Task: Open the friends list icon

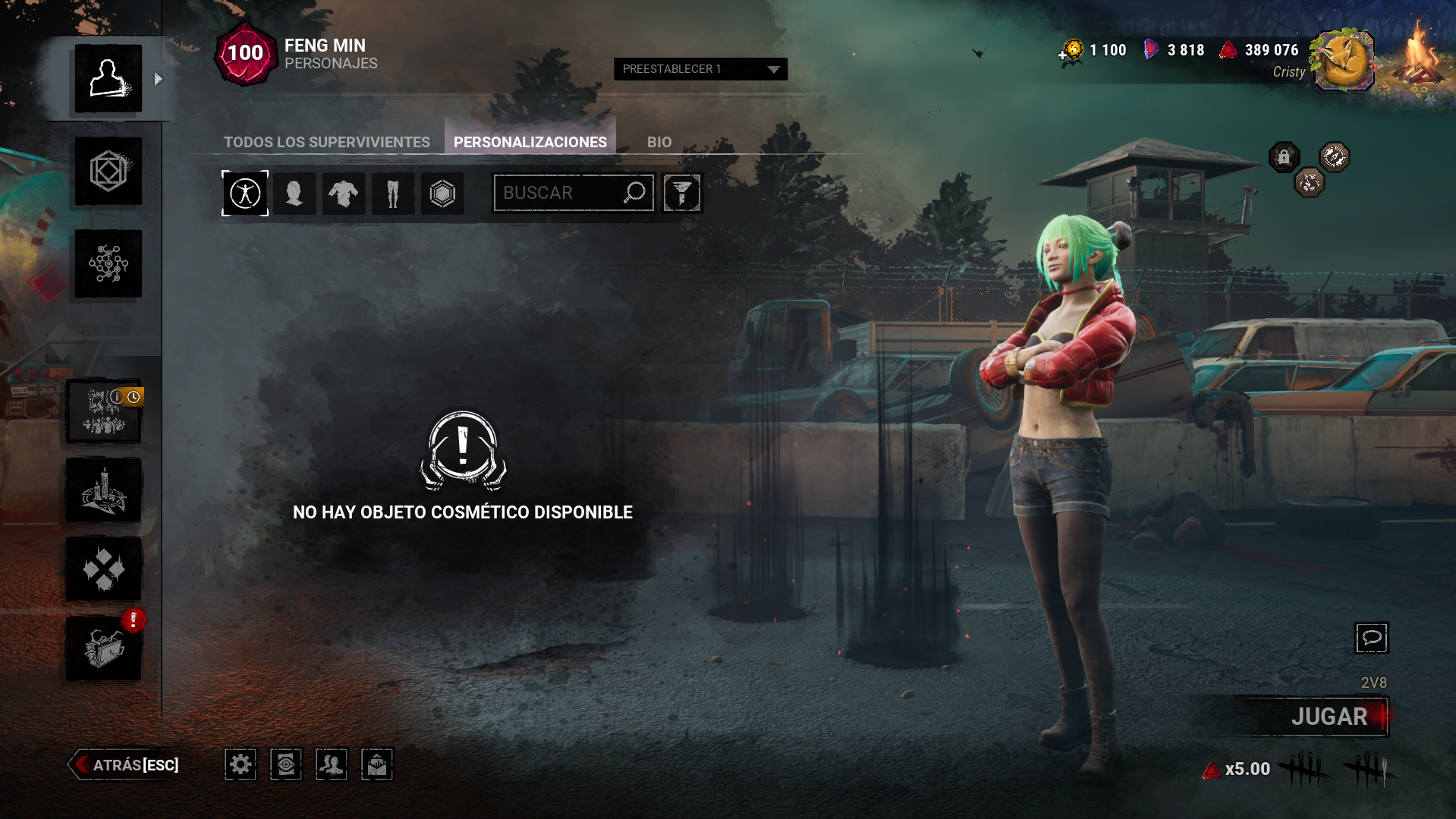Action: (x=331, y=764)
